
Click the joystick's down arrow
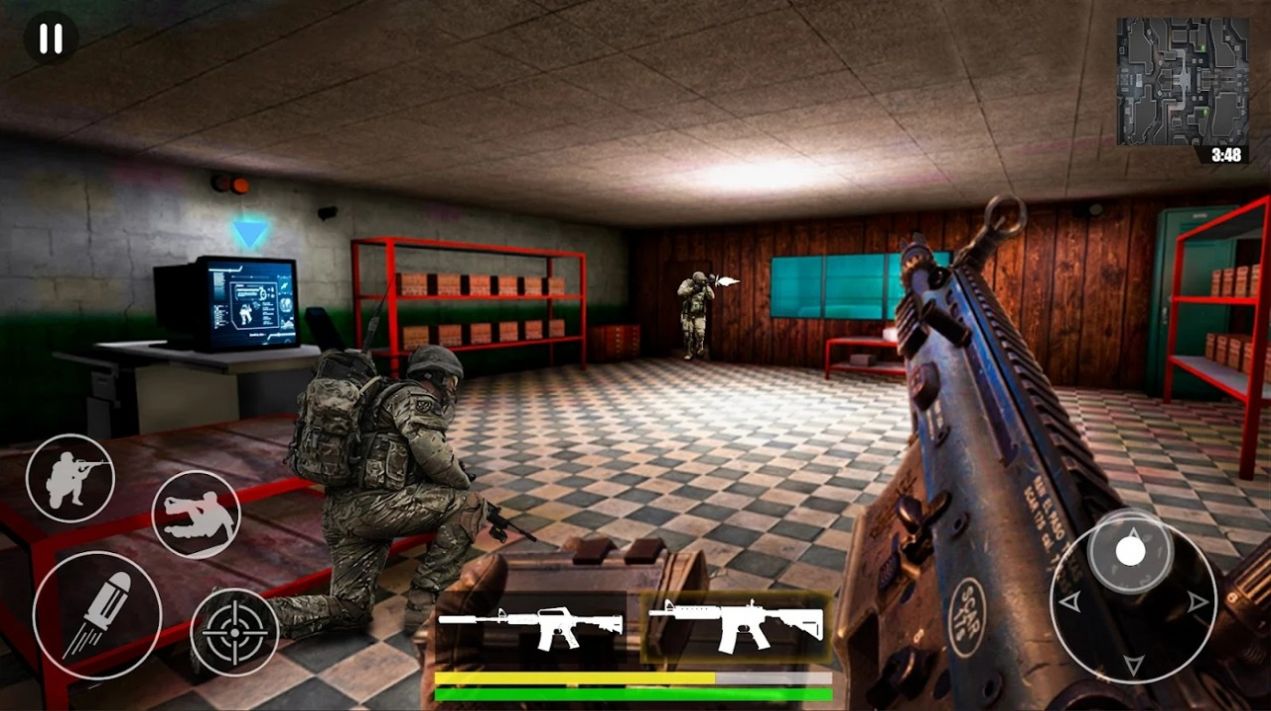coord(1132,664)
